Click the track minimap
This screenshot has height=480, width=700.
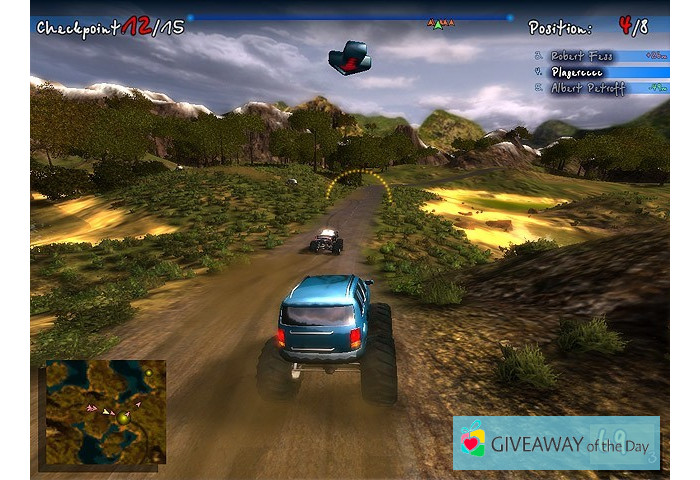tap(103, 411)
